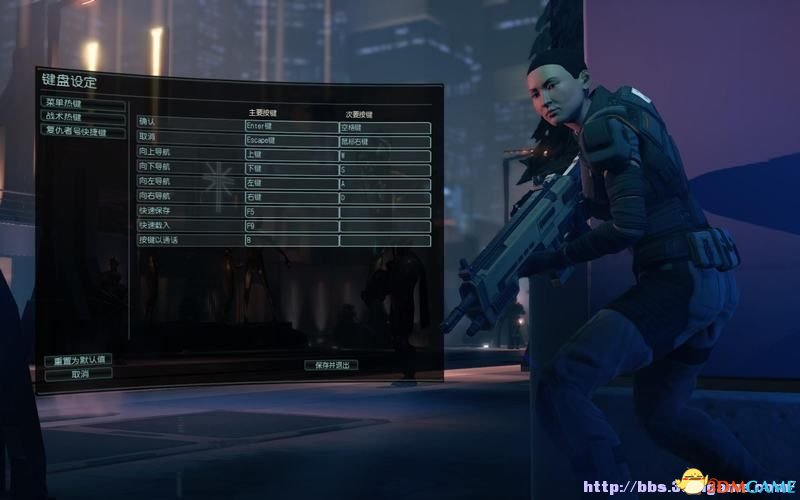Click the 重置为默认值 reset button
The image size is (800, 500).
pos(78,360)
